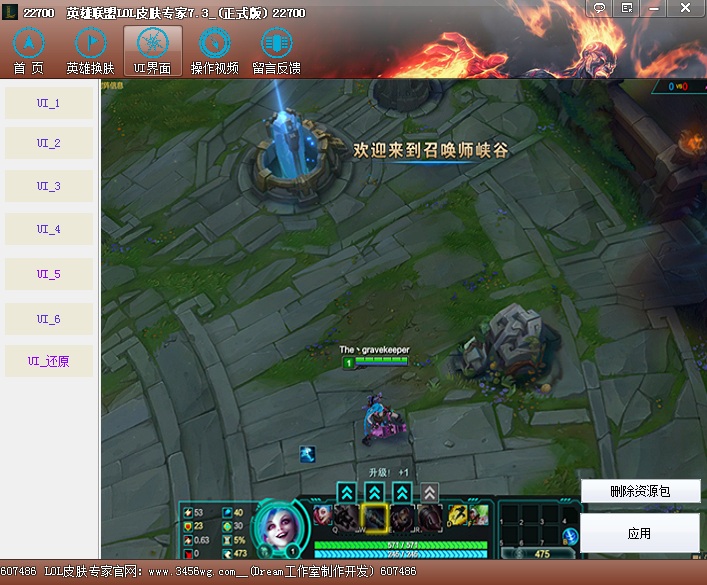The width and height of the screenshot is (707, 585).
Task: Close the skin tool window
Action: (685, 7)
